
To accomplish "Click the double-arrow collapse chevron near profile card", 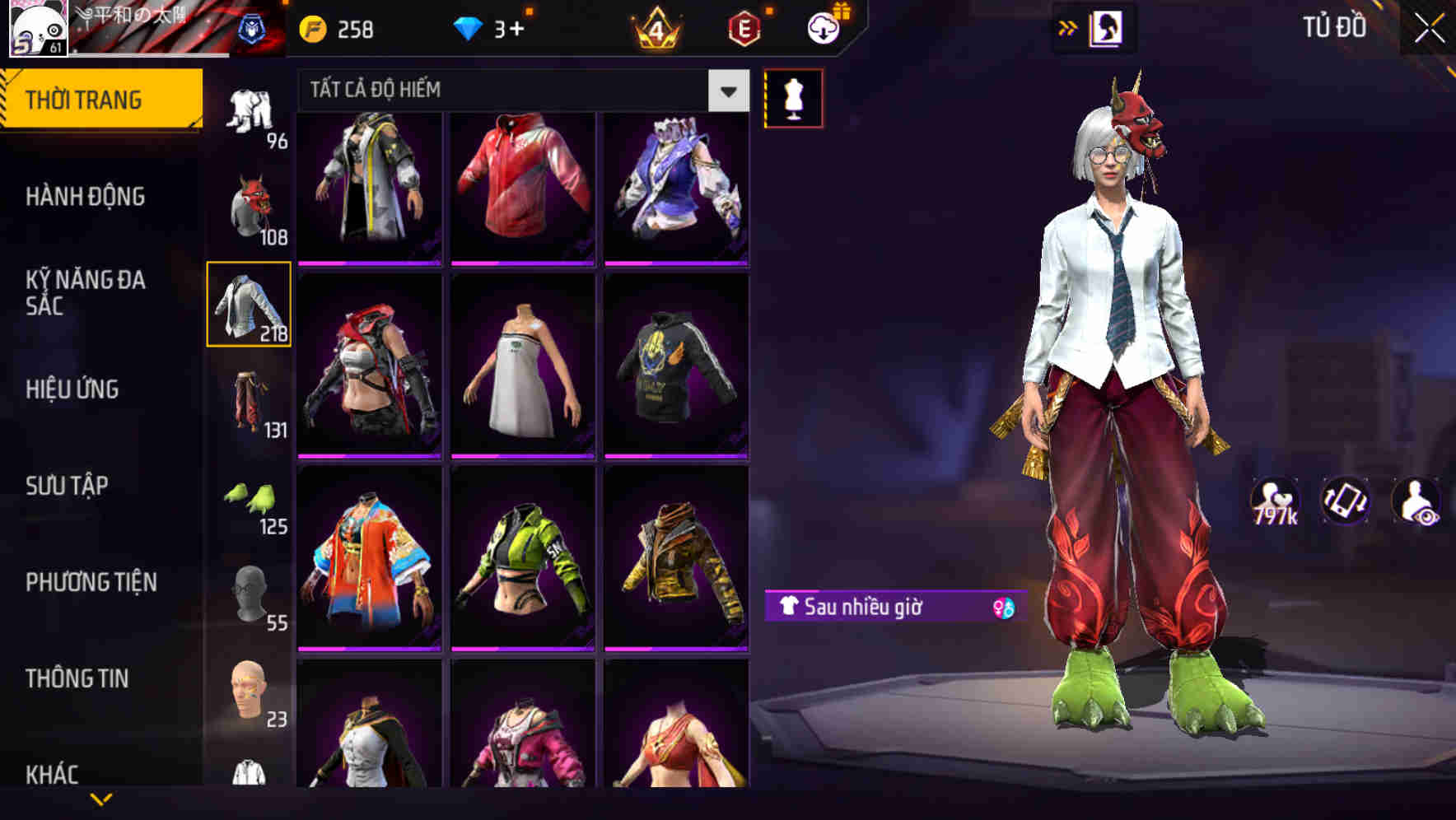I will (1067, 27).
